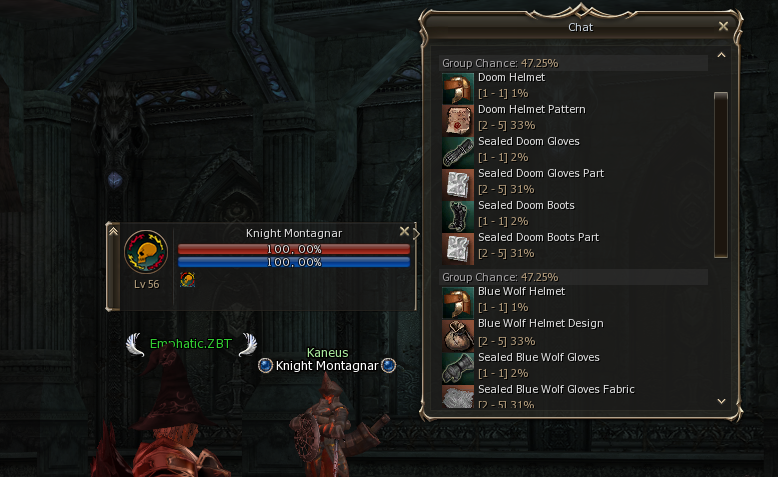Screen dimensions: 778x477
Task: Click the Knight Montagnar skull portrait
Action: tap(145, 251)
